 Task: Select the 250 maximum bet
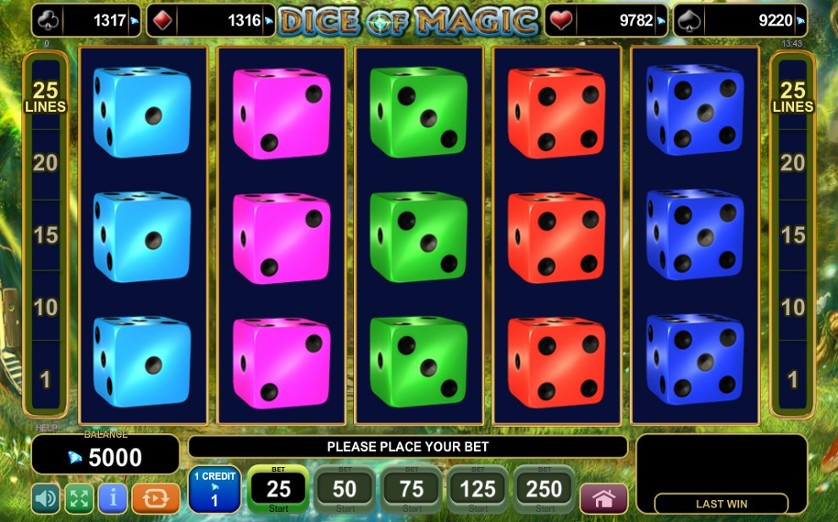point(545,489)
